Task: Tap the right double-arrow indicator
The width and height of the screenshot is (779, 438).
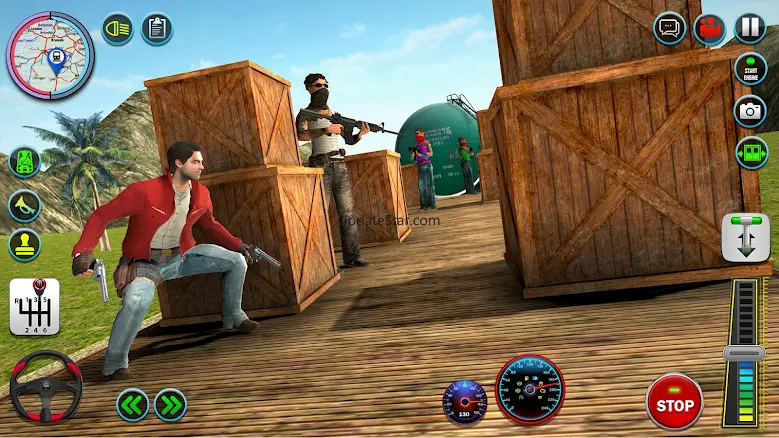Action: (170, 404)
